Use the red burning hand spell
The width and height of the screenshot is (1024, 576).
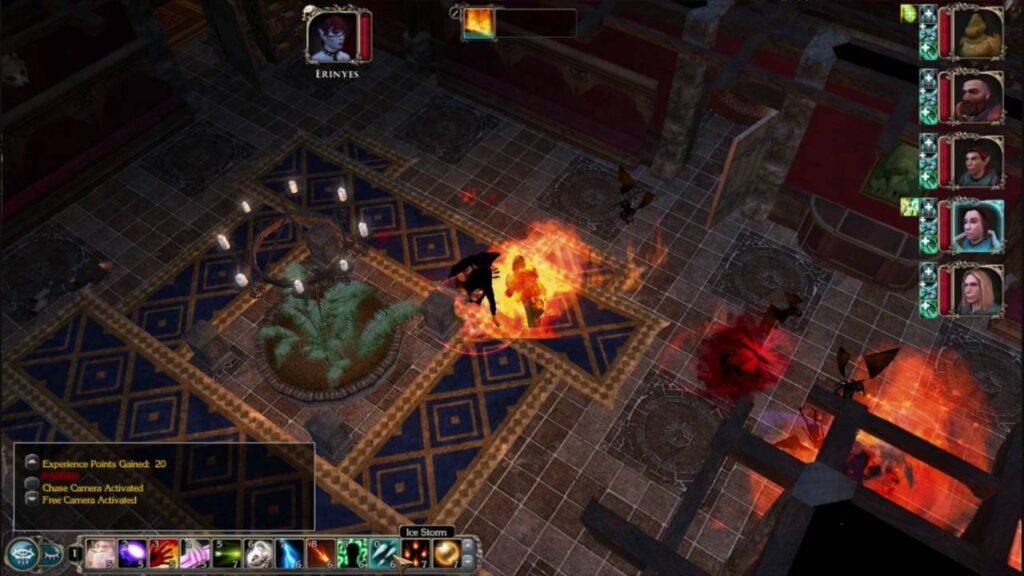click(164, 553)
